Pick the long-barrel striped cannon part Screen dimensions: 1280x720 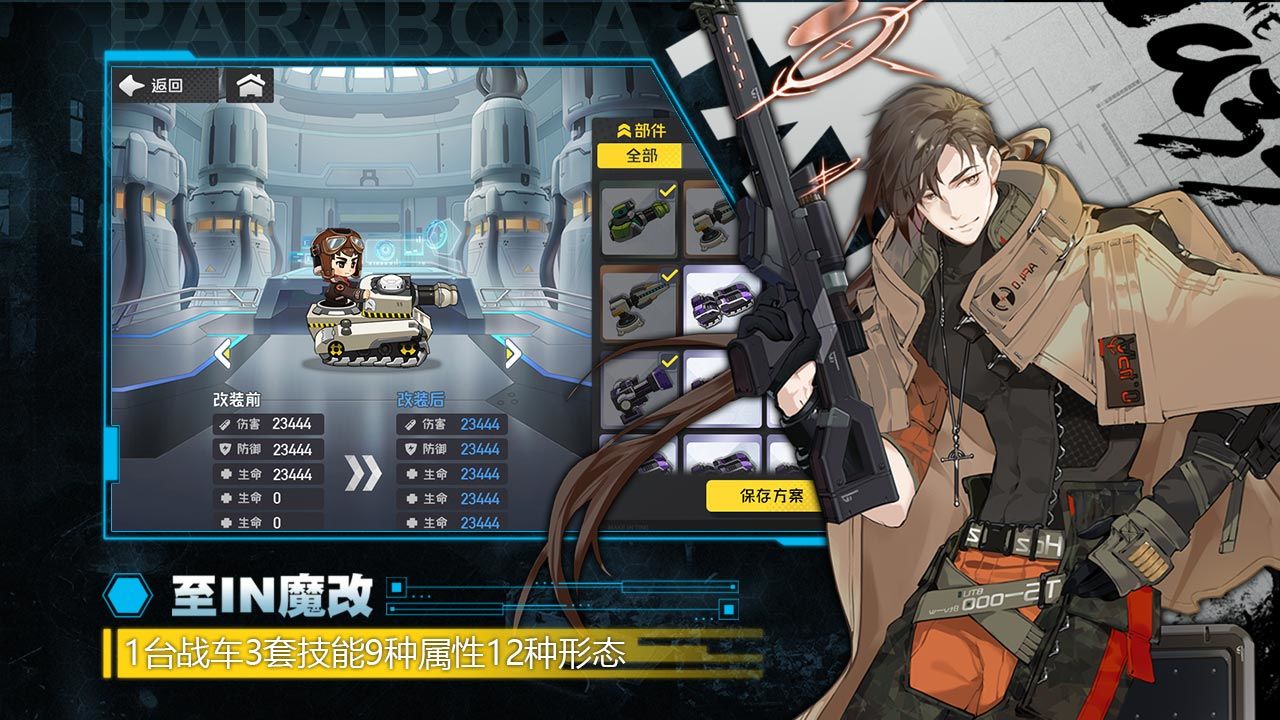pyautogui.click(x=639, y=302)
